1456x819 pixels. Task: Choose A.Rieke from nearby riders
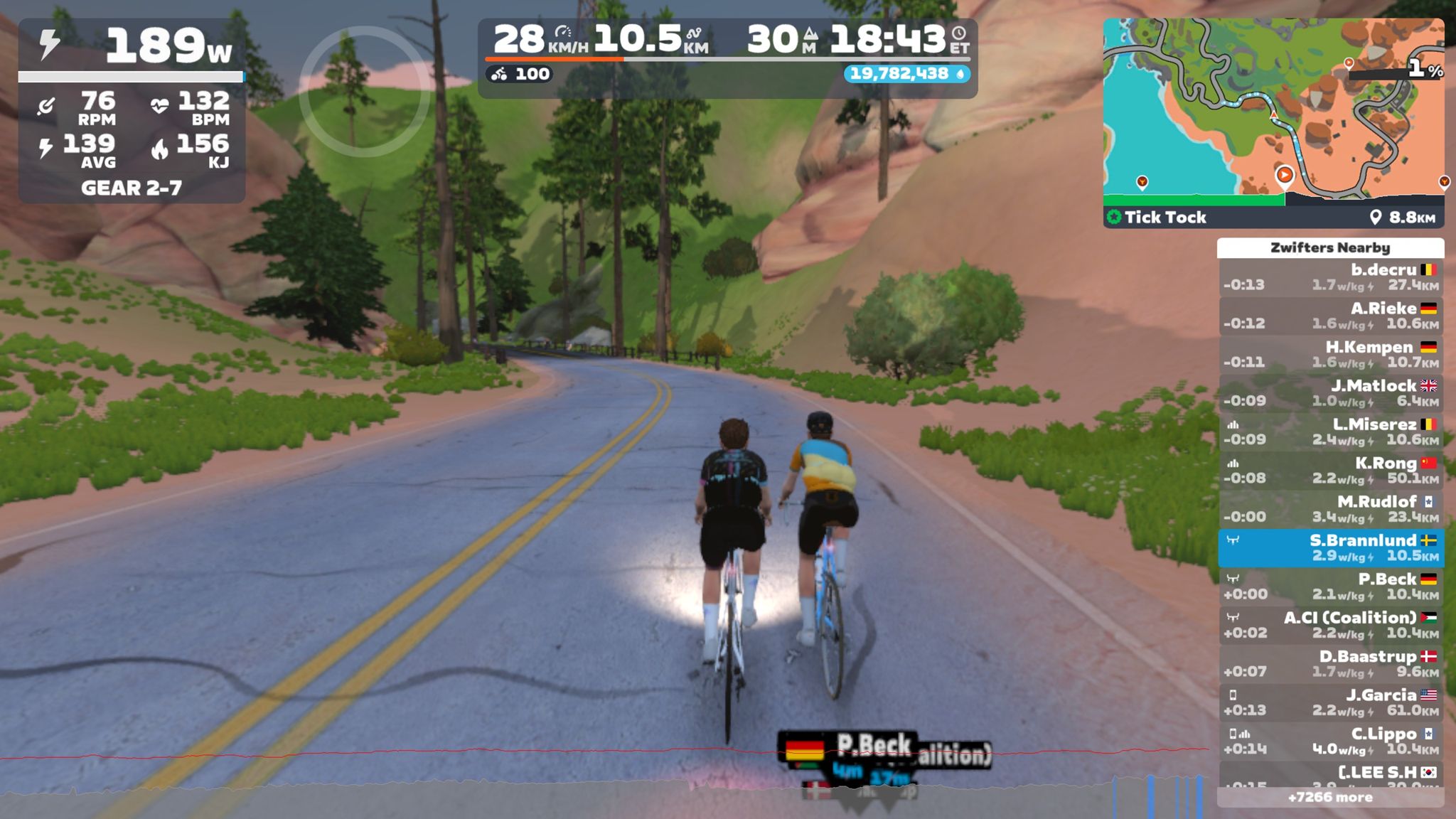point(1330,316)
